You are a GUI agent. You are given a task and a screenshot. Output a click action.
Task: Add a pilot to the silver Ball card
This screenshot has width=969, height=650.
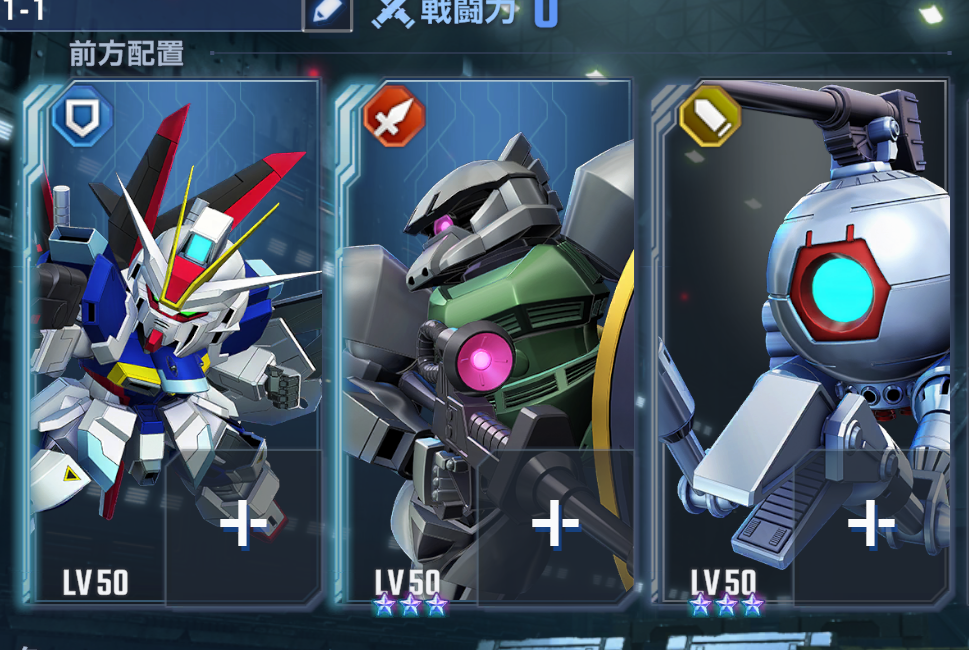(x=870, y=525)
